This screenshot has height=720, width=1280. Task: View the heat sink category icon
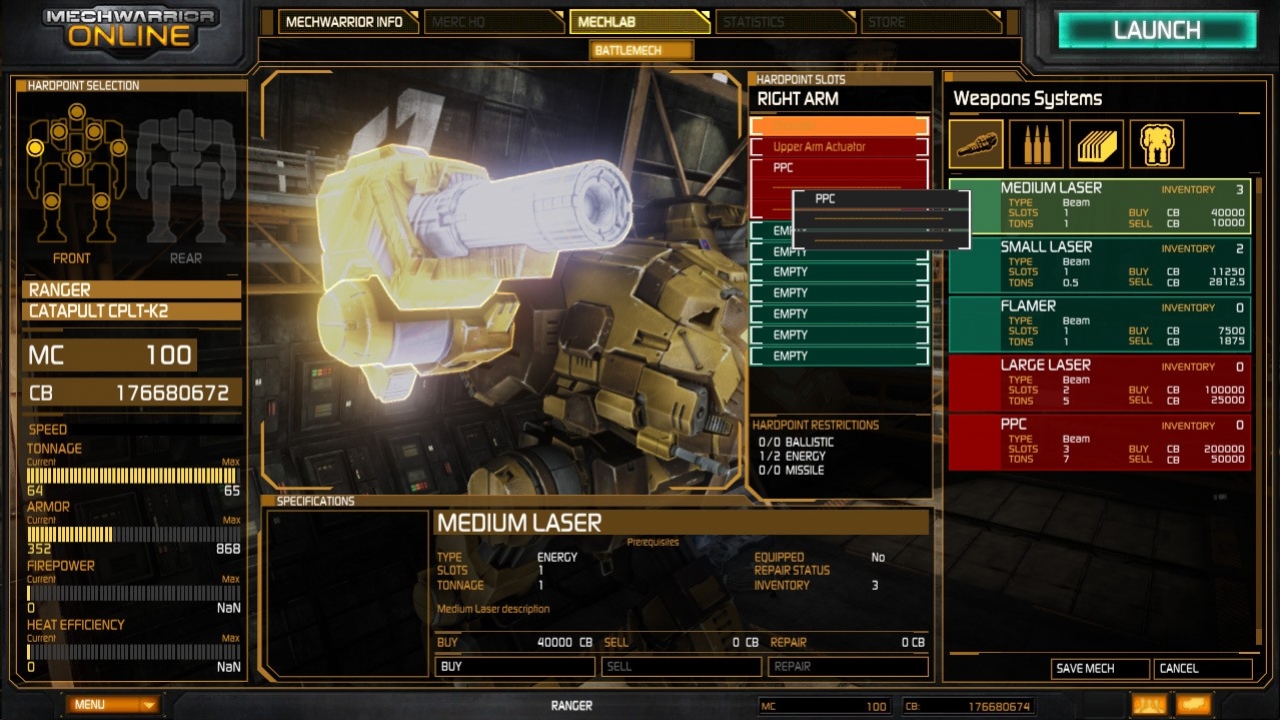1096,144
